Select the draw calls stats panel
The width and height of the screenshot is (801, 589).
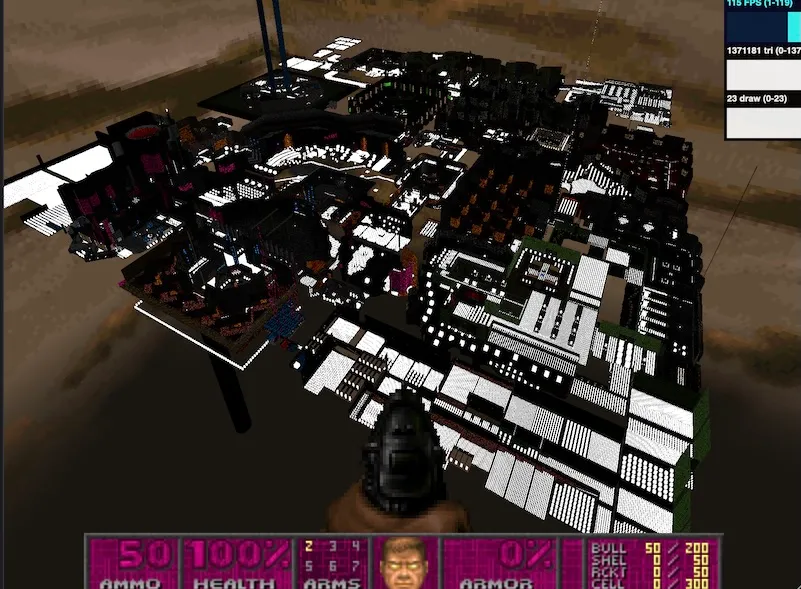tap(763, 116)
